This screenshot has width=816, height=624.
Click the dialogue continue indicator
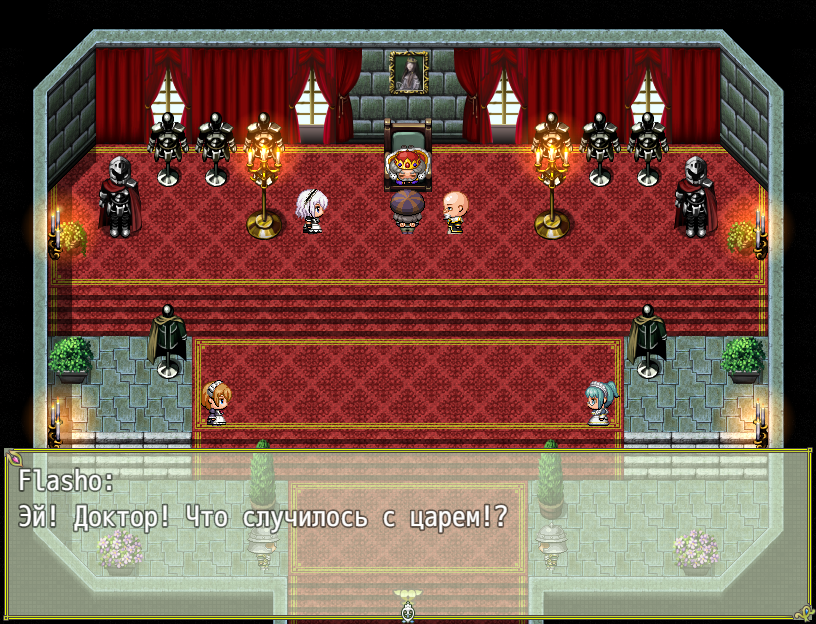[407, 607]
